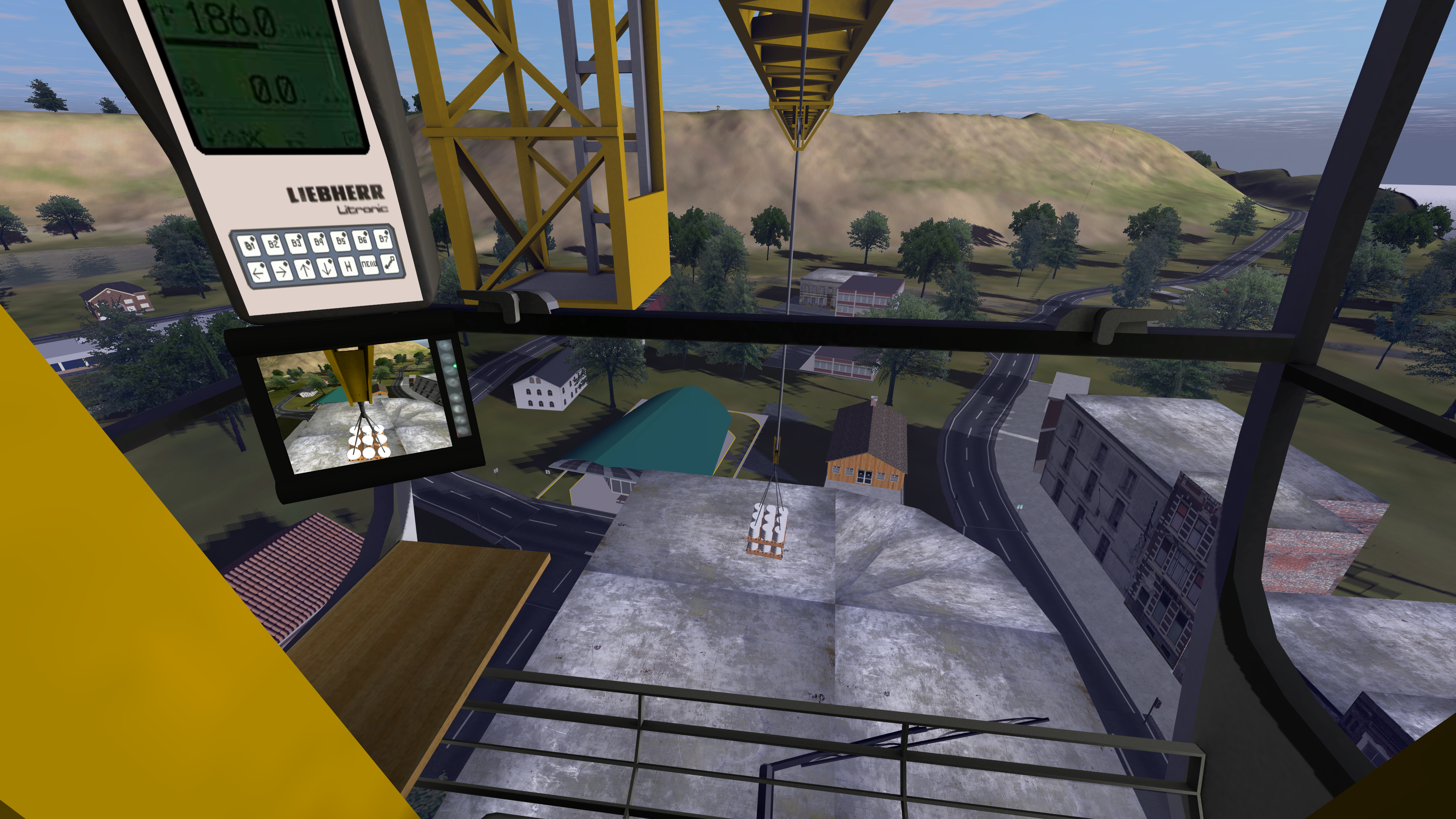Screen dimensions: 1456x819
Task: Activate the B5 button
Action: pyautogui.click(x=340, y=240)
